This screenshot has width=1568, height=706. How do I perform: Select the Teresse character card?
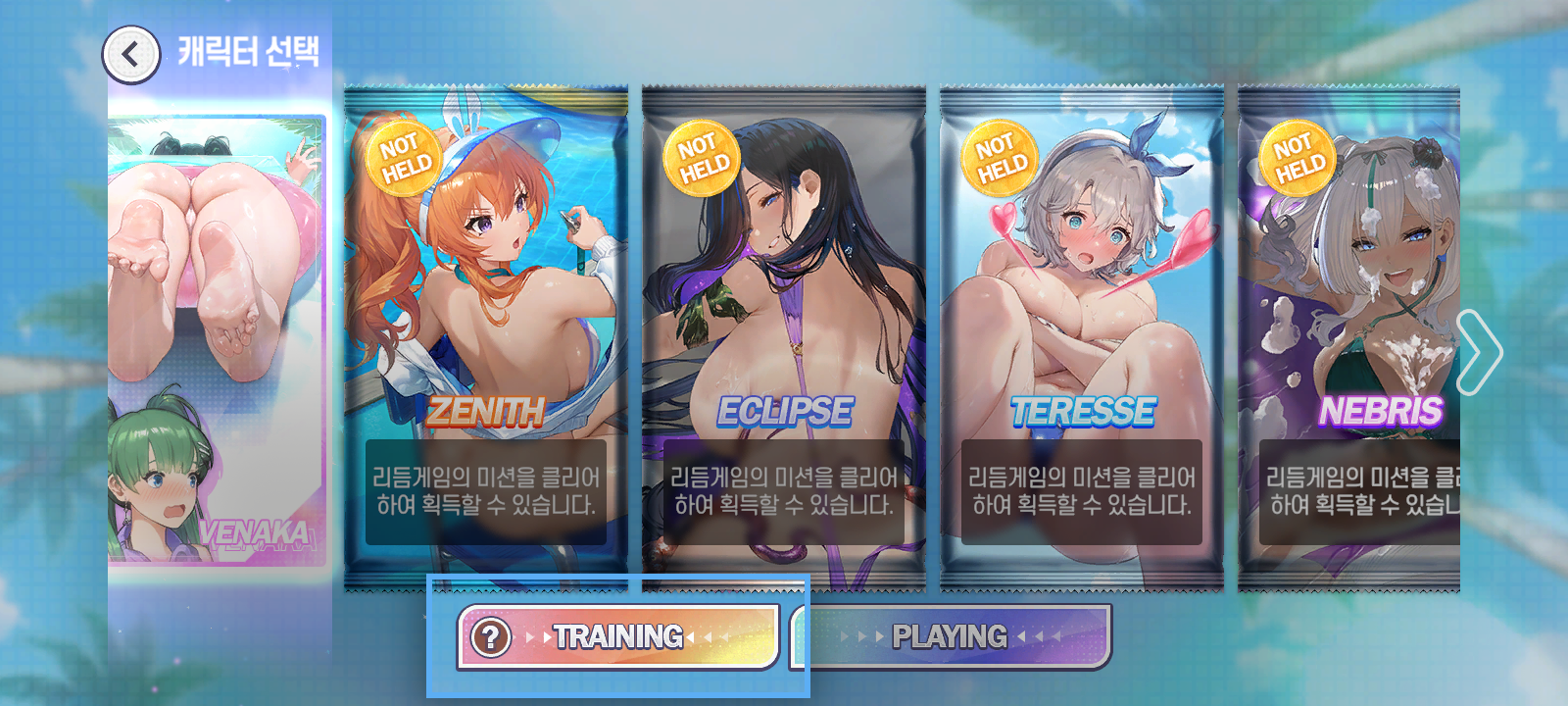point(1082,338)
